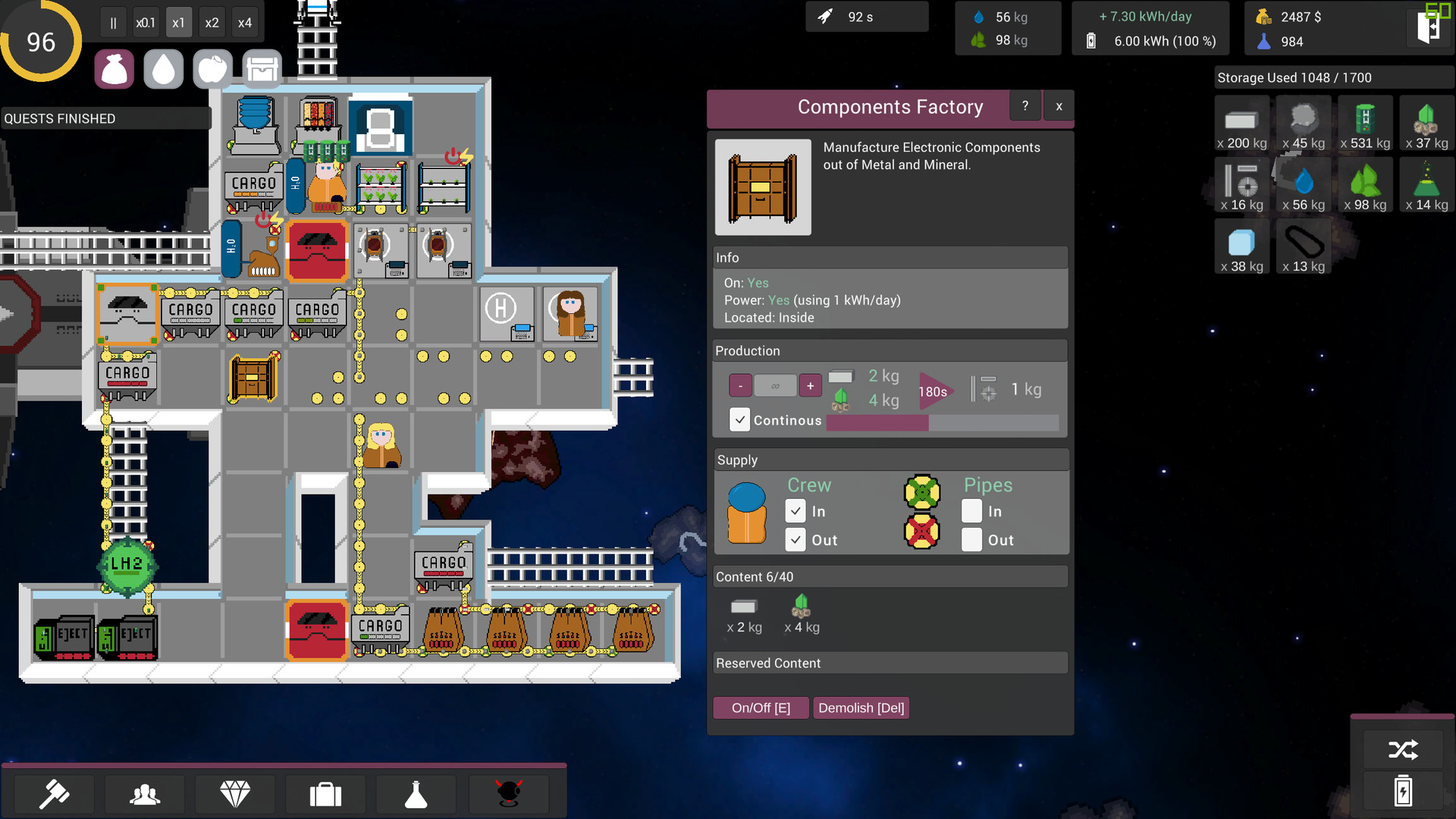The height and width of the screenshot is (819, 1456).
Task: Open the diamond resources panel
Action: coord(235,794)
